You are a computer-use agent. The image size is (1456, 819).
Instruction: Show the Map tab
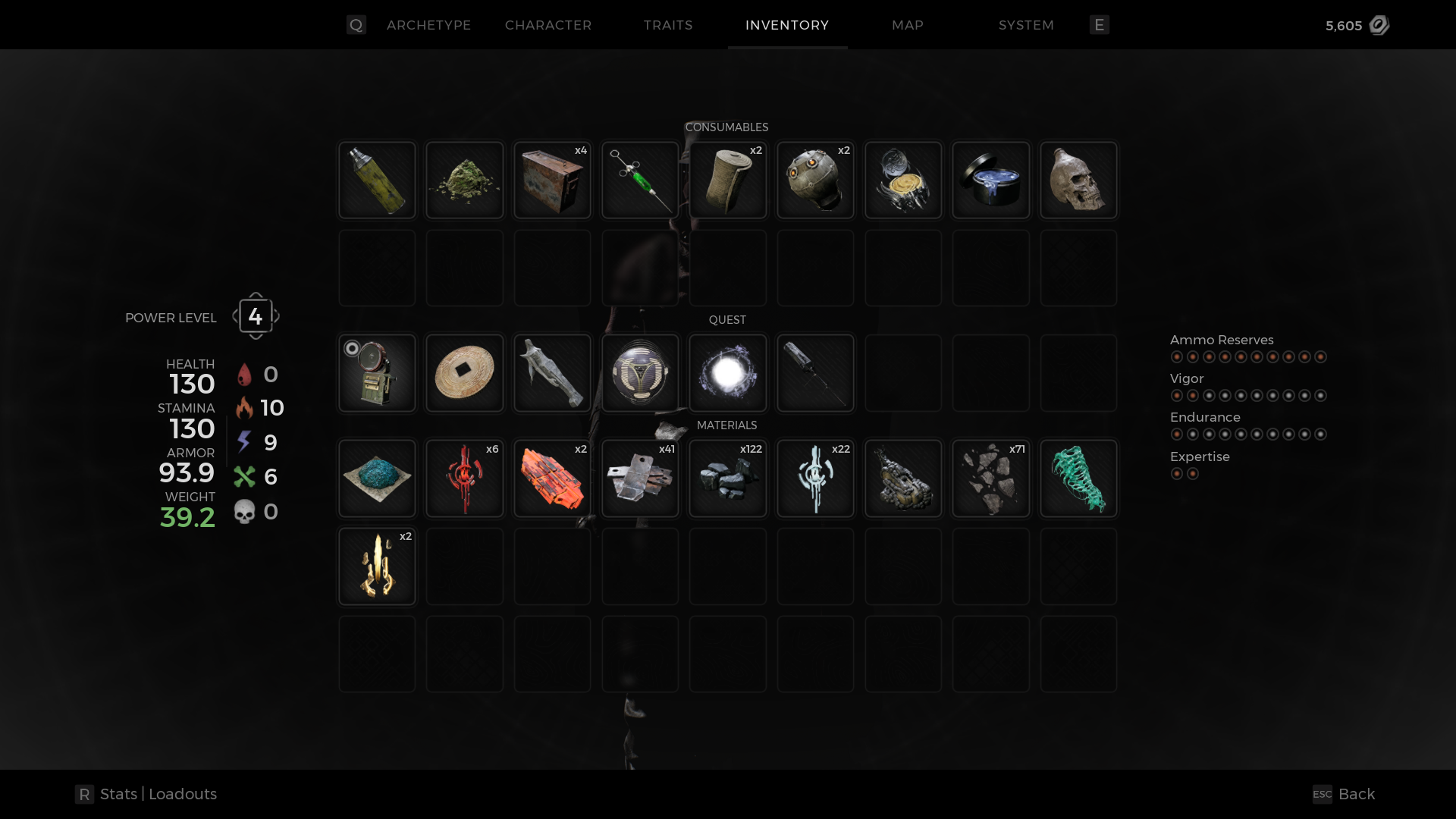coord(907,25)
